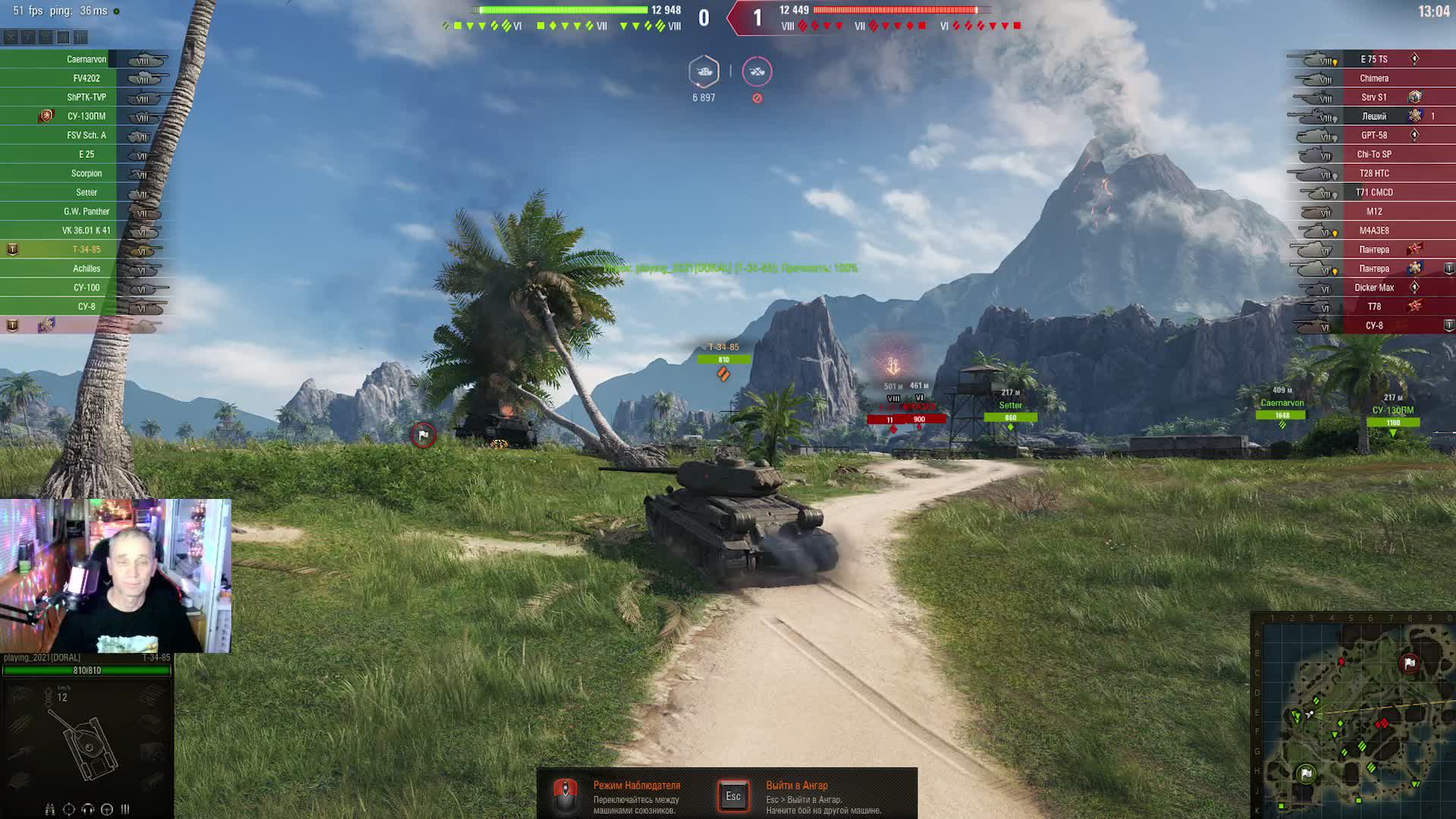
Task: Select Dicker Max in enemy list
Action: point(1373,287)
